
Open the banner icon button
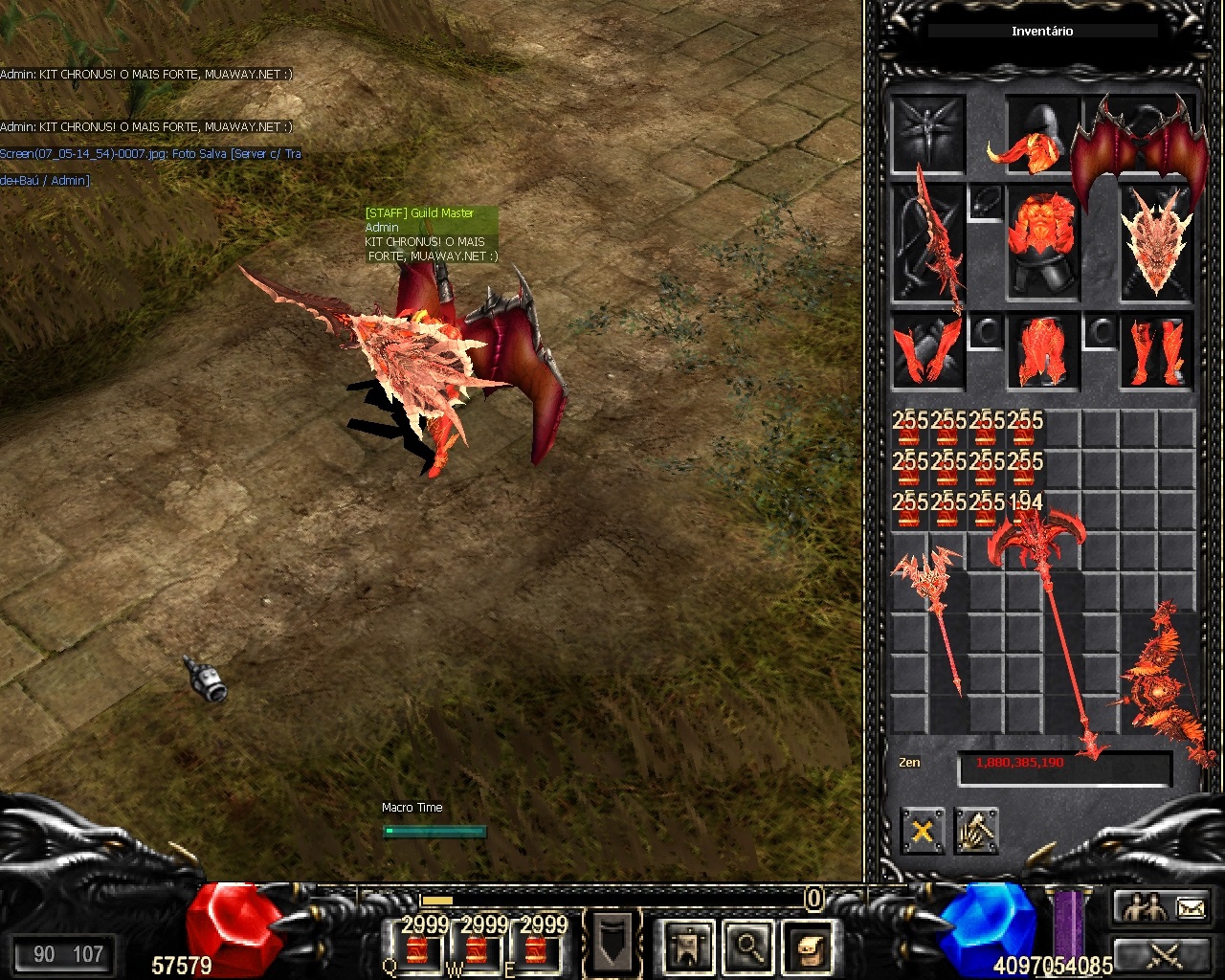[688, 946]
